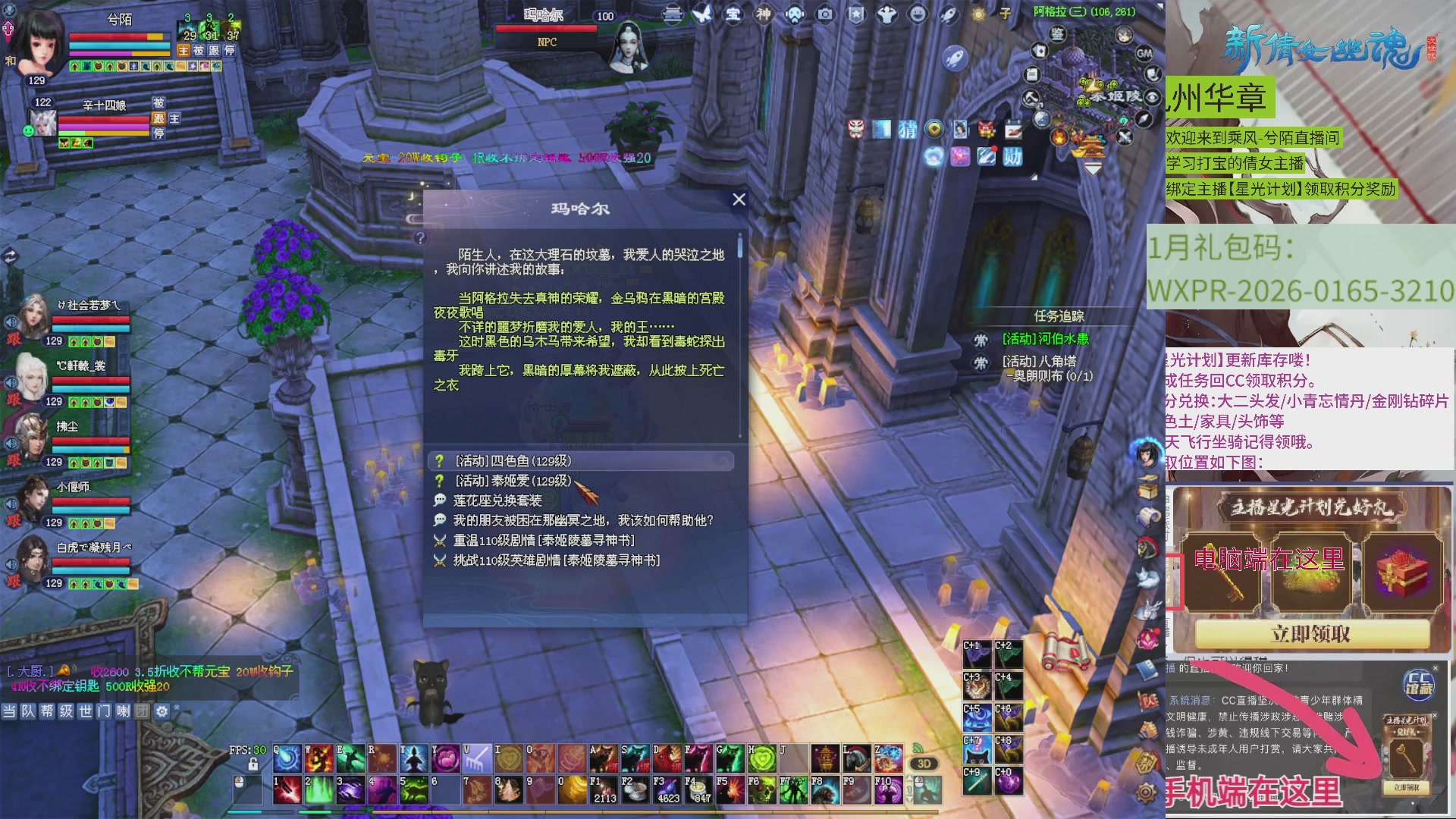1456x819 pixels.
Task: Switch to the 队 team chat tab
Action: click(29, 711)
